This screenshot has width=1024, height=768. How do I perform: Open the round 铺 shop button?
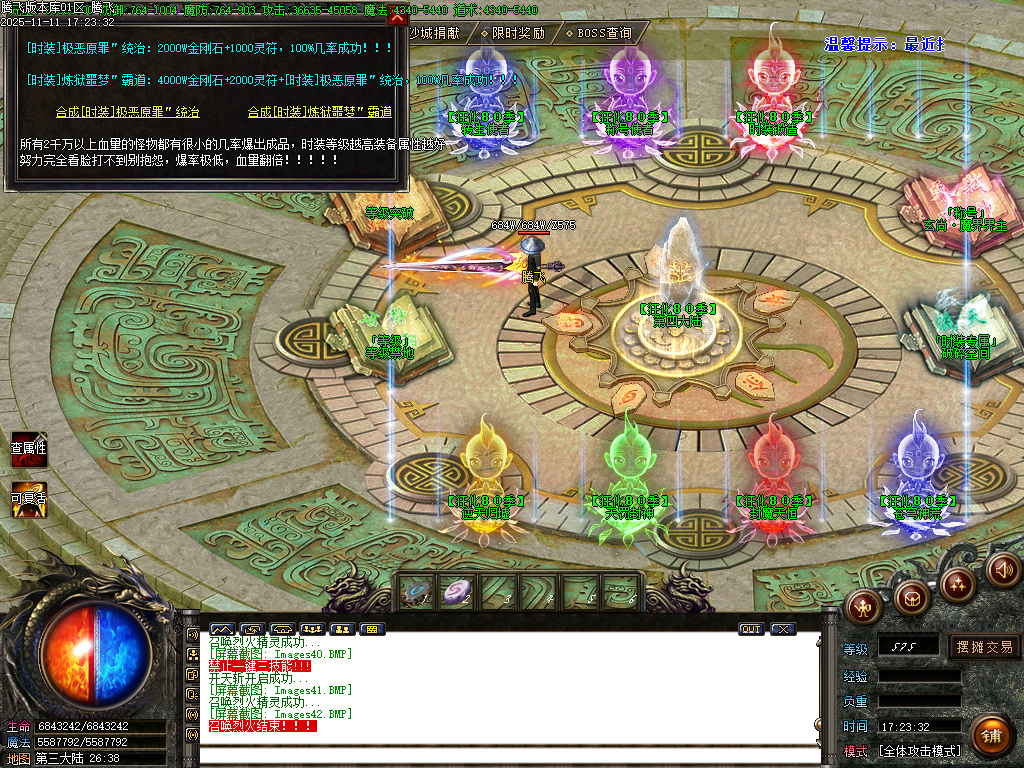(989, 736)
